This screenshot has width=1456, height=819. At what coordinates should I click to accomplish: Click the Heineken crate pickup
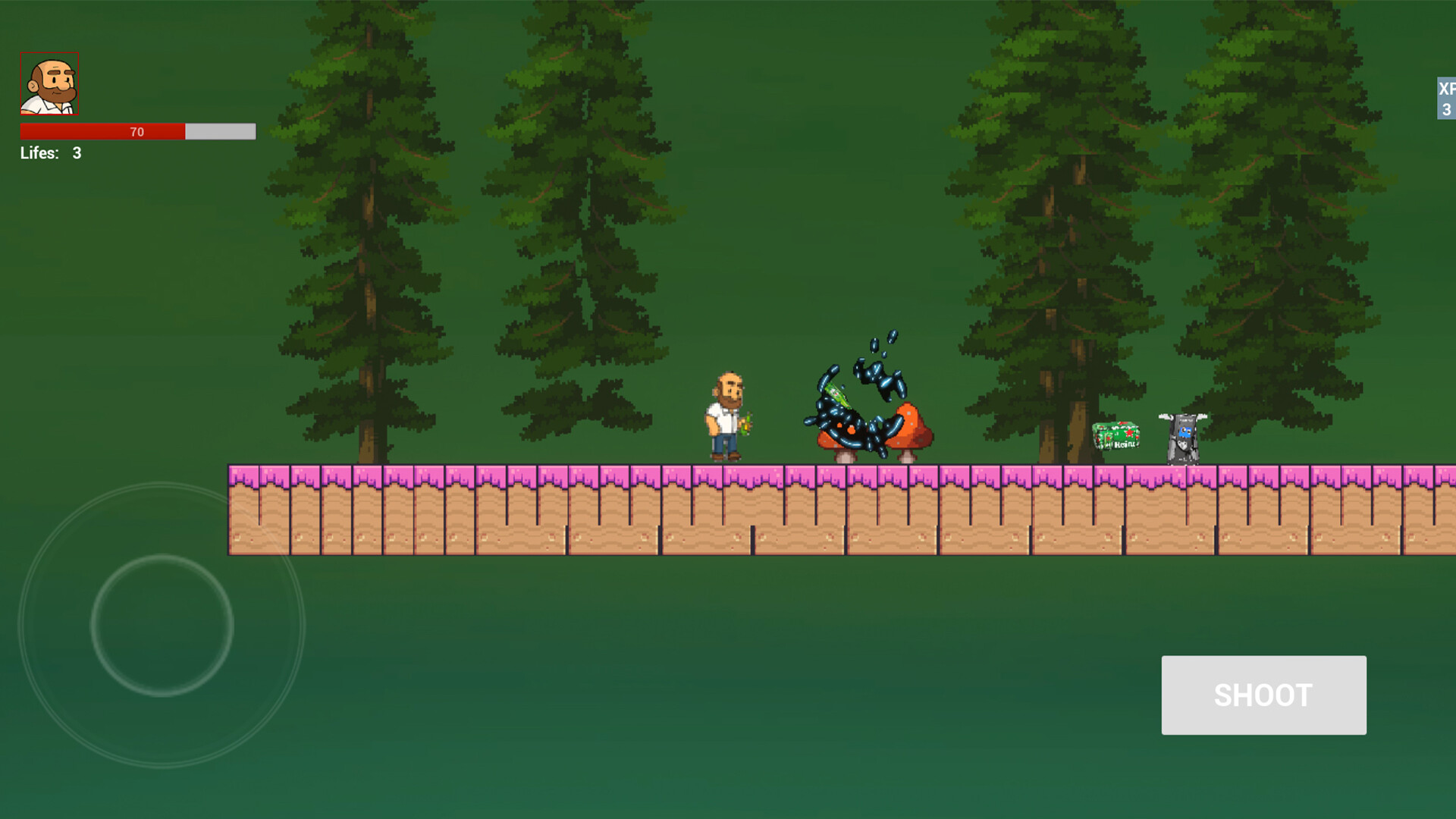[1115, 436]
